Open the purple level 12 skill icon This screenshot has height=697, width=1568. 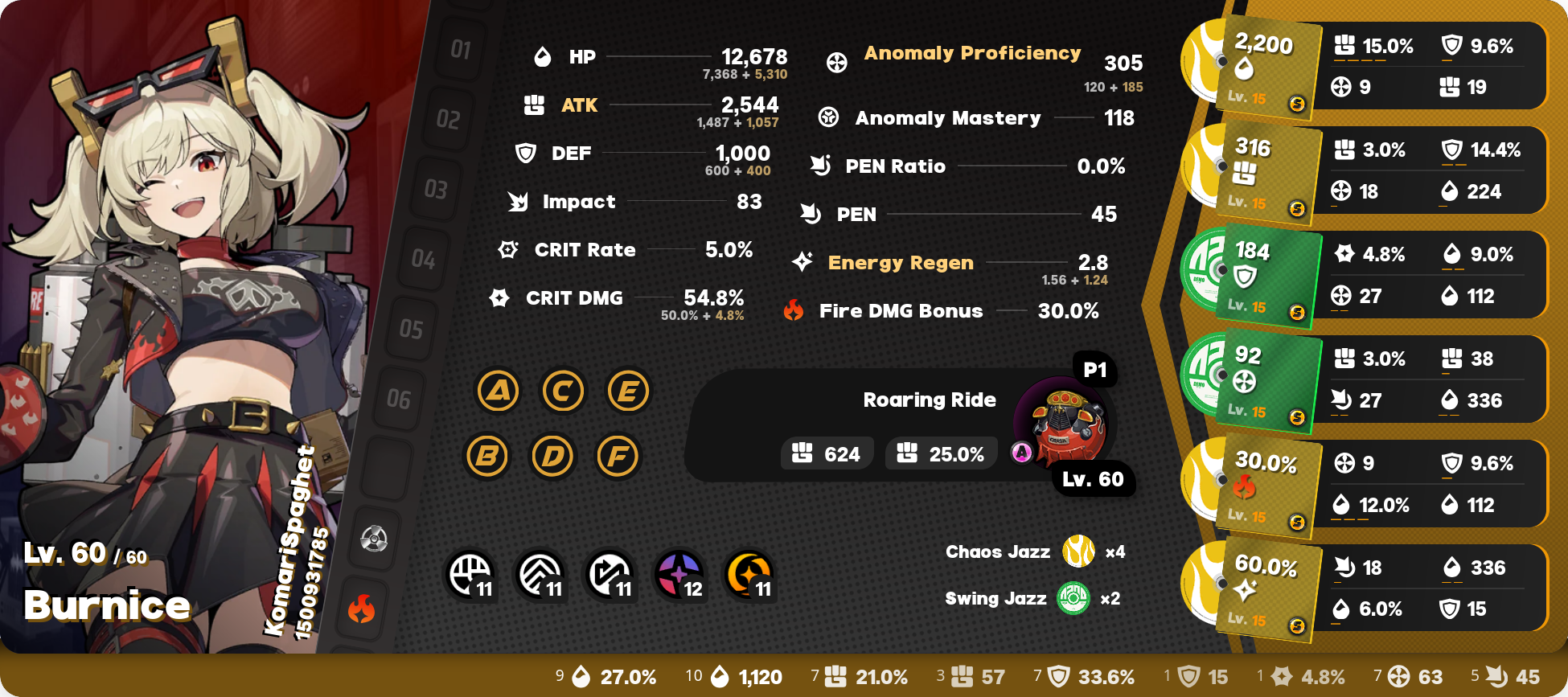click(680, 575)
